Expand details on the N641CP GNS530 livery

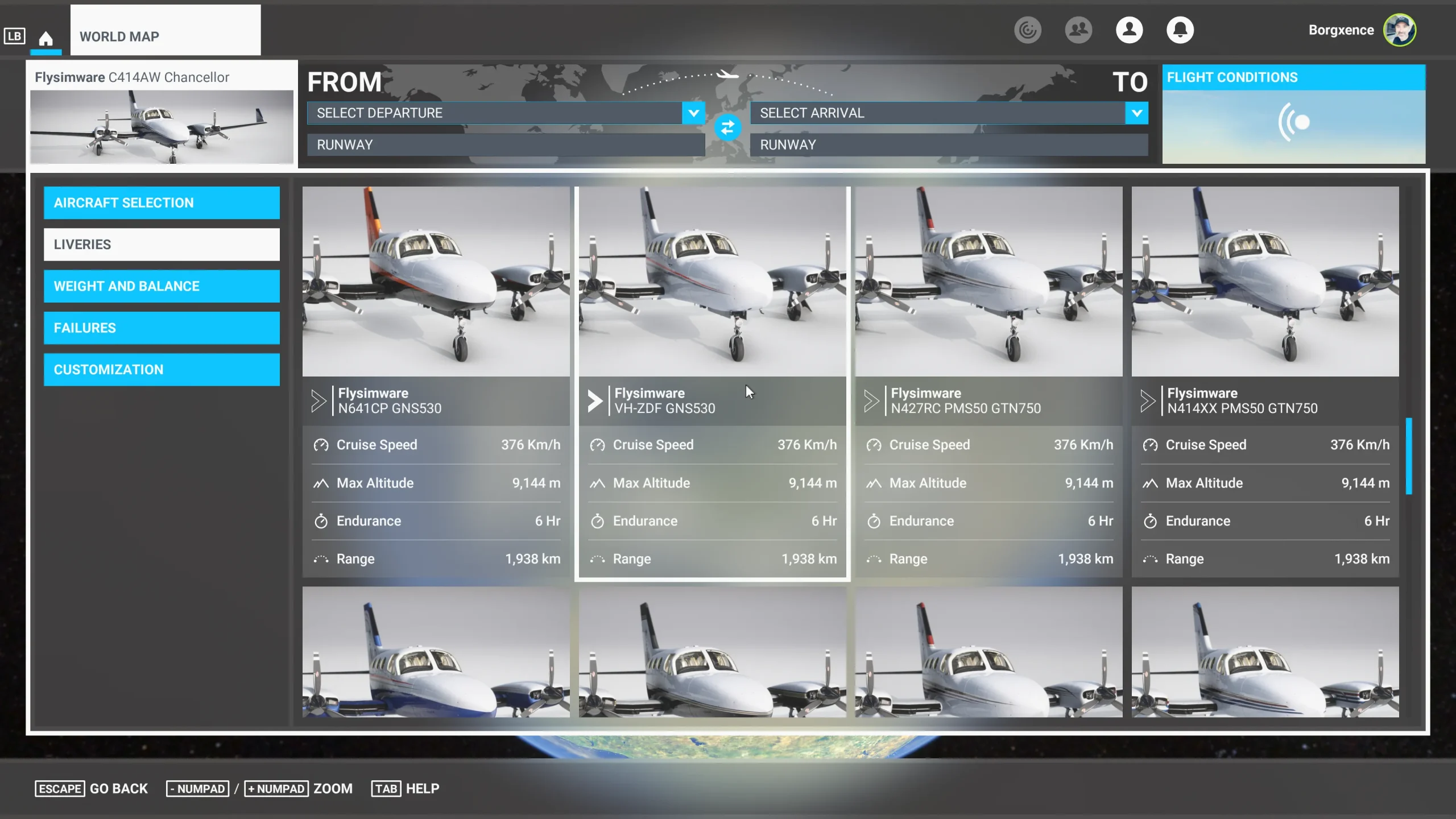318,400
